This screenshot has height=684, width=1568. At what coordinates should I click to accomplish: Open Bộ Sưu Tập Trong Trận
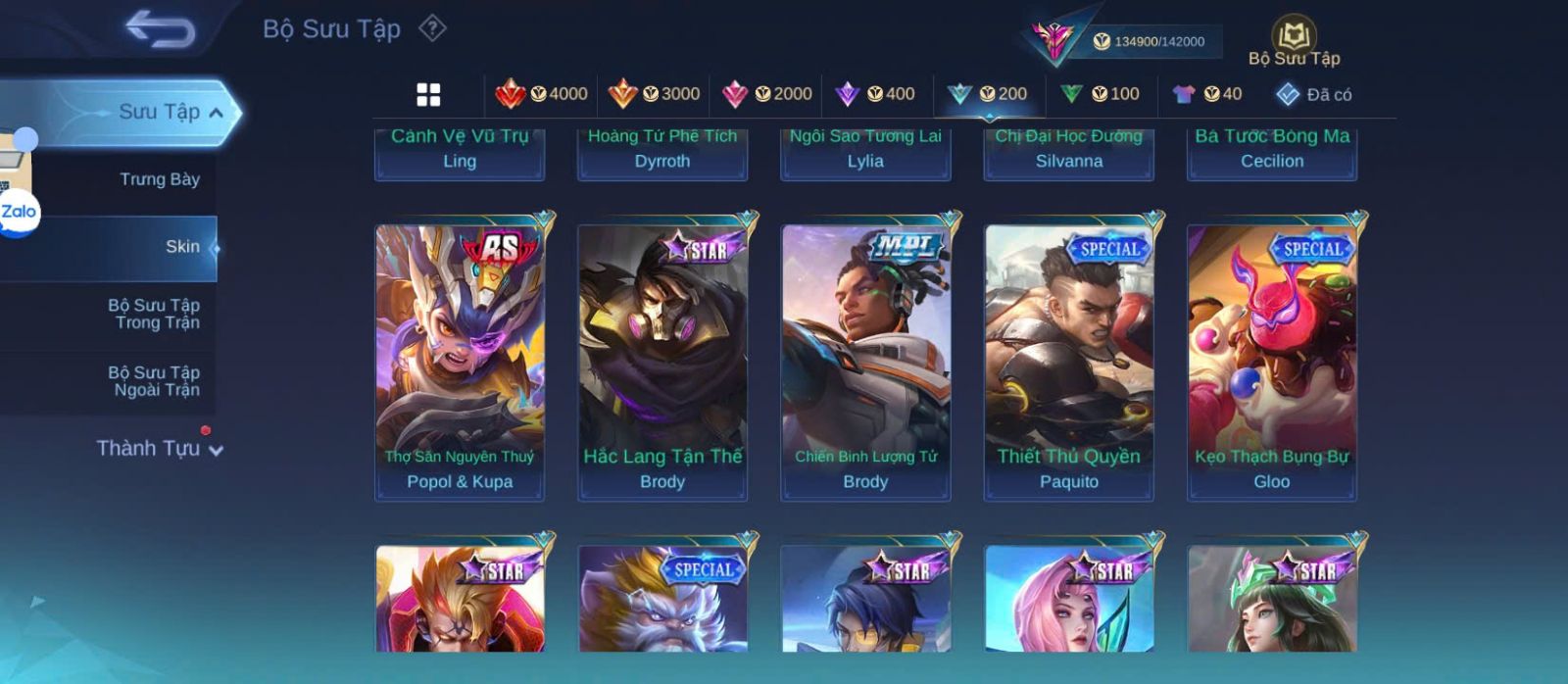pos(155,314)
